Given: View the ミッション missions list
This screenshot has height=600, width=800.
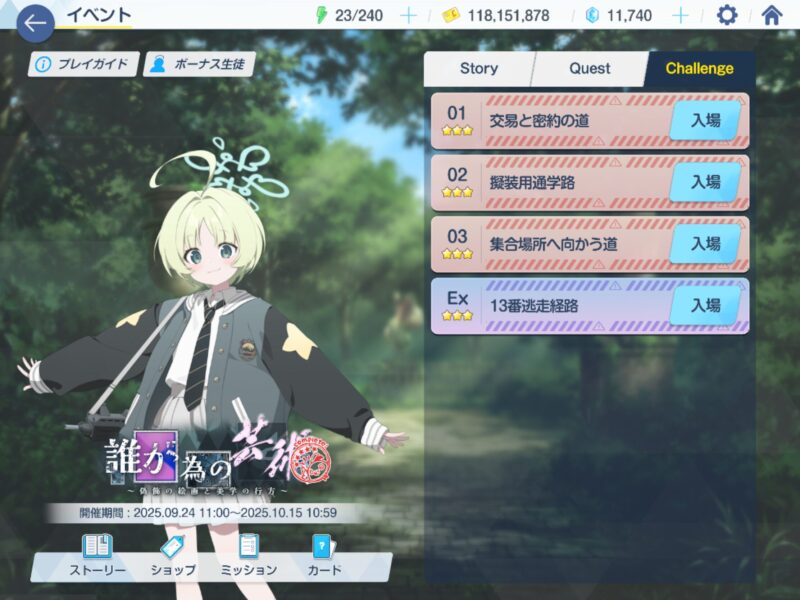Looking at the screenshot, I should (x=248, y=556).
